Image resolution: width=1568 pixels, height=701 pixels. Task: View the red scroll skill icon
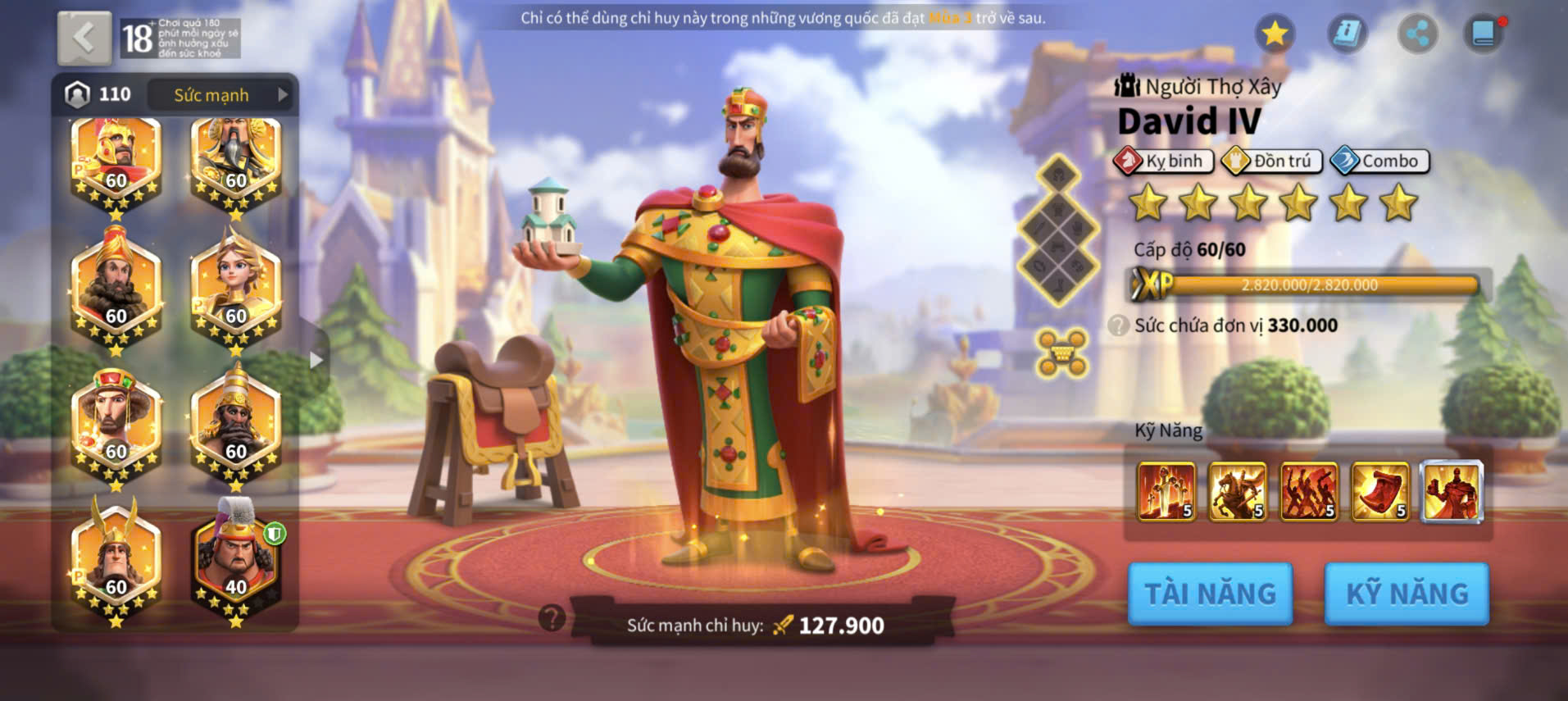pos(1380,492)
